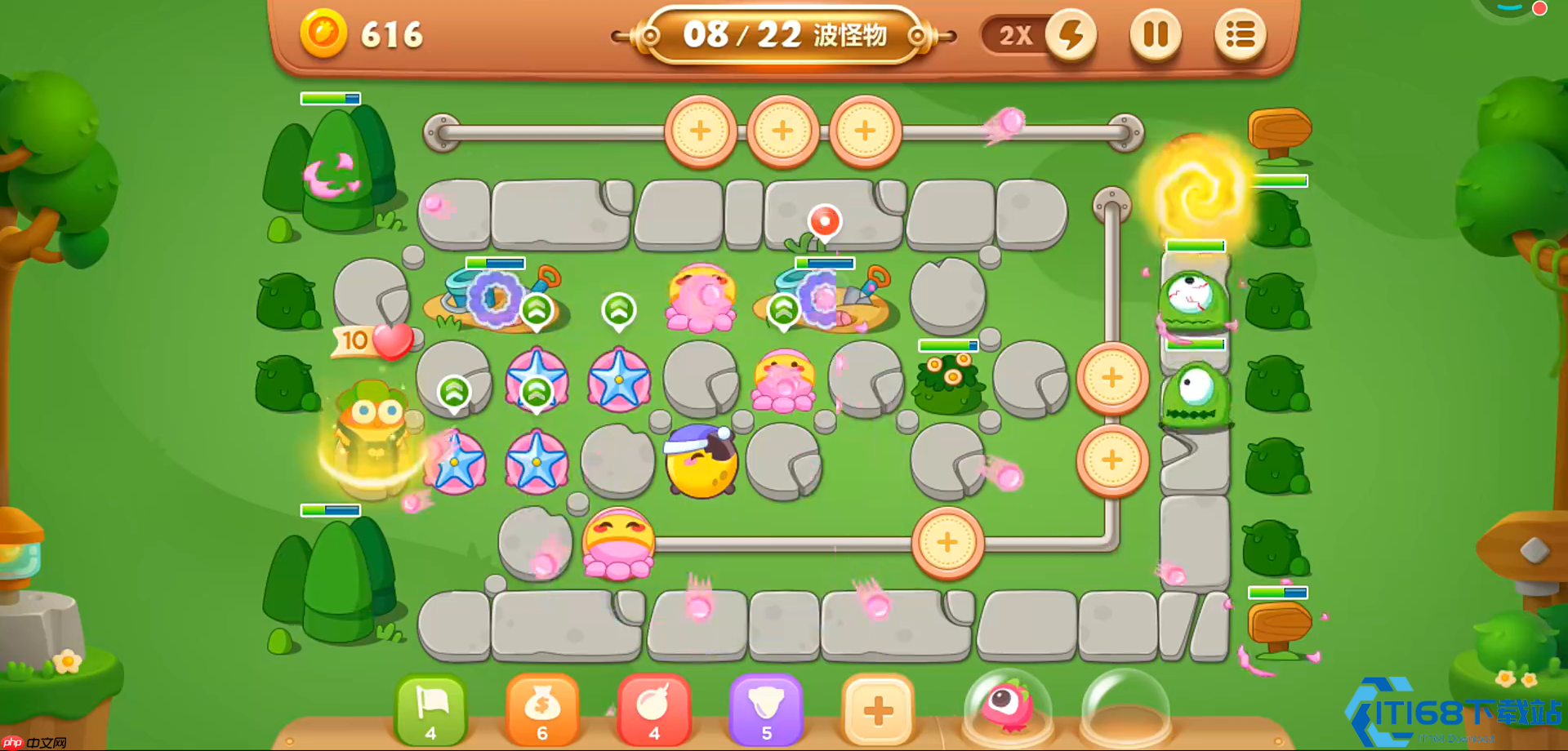Use the green flag item
This screenshot has height=751, width=1568.
tap(431, 709)
